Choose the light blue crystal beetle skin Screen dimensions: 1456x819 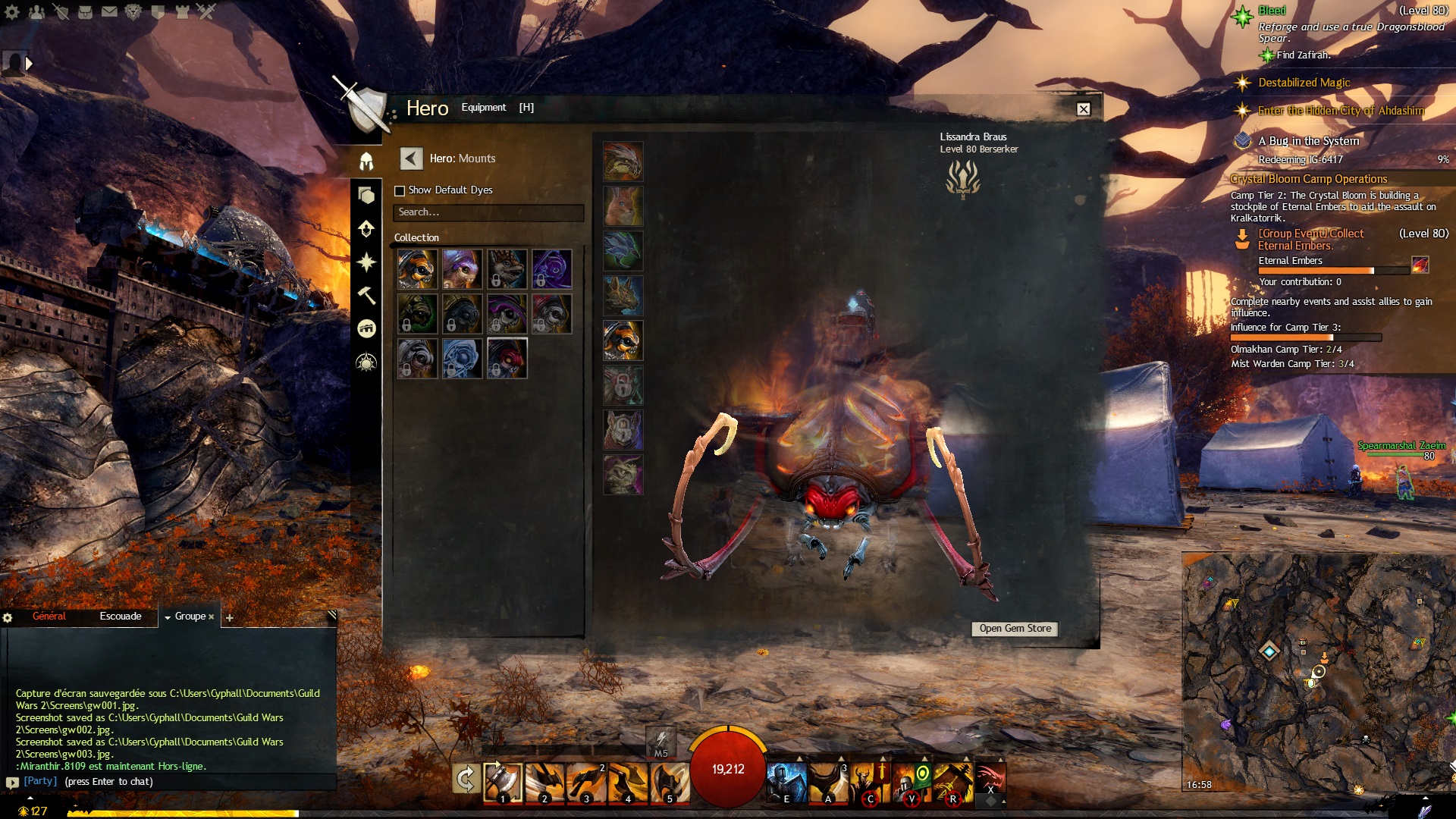[462, 358]
